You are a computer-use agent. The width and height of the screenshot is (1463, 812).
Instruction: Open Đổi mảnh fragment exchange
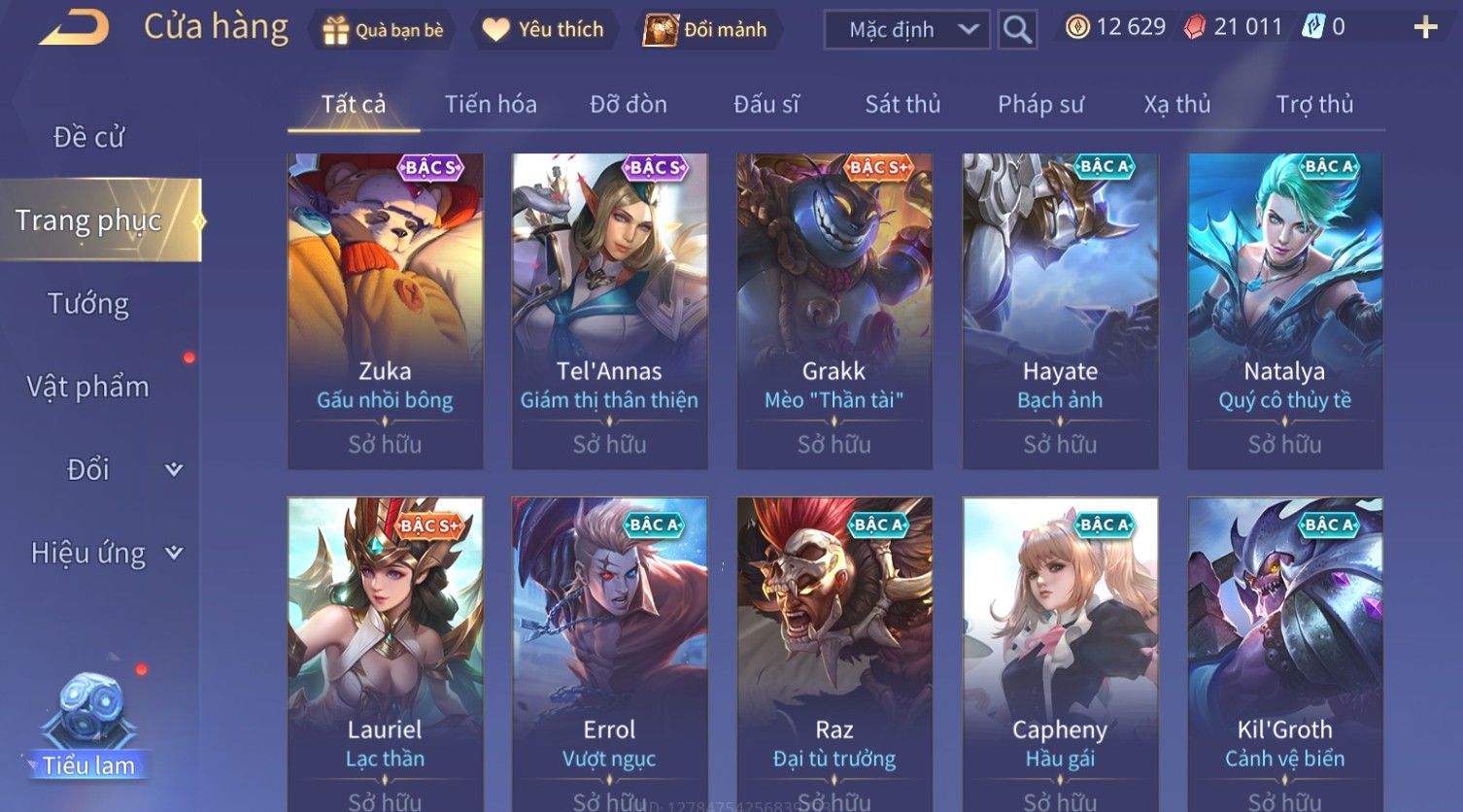(x=707, y=30)
